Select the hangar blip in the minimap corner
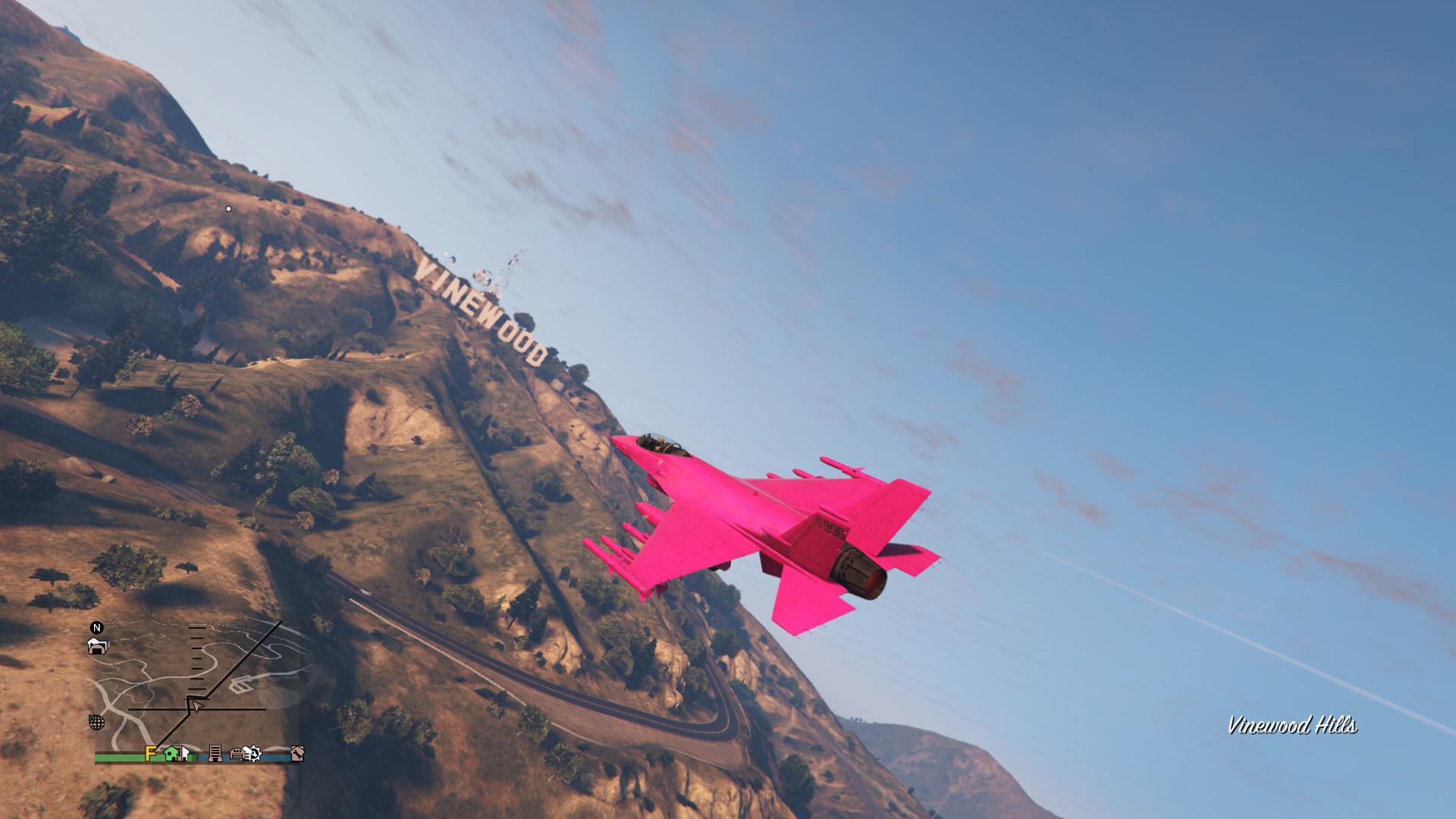Image resolution: width=1456 pixels, height=819 pixels. 97,647
